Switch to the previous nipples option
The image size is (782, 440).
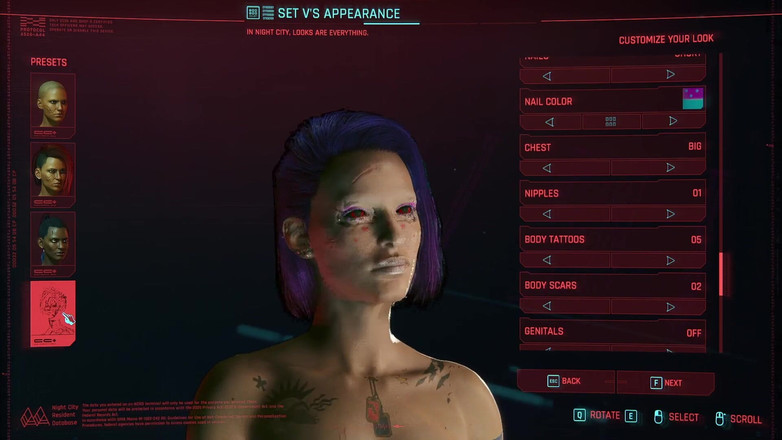coord(547,213)
